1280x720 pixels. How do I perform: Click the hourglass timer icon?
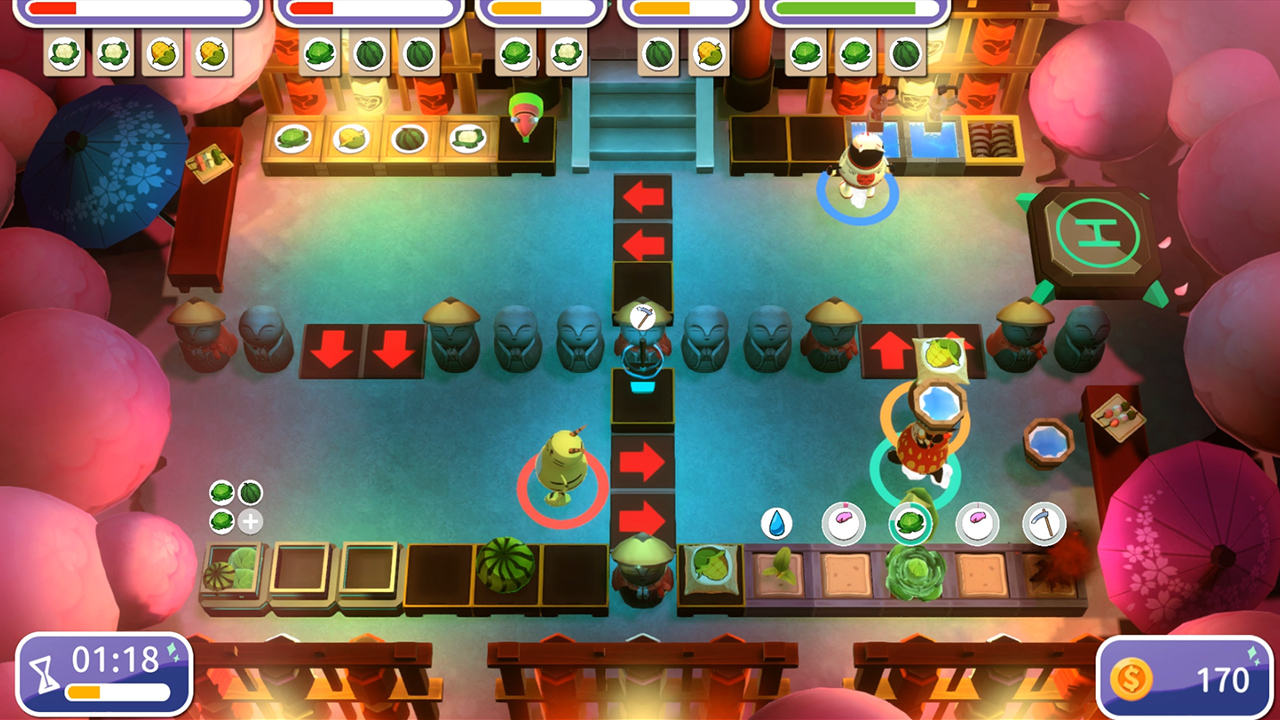[44, 677]
